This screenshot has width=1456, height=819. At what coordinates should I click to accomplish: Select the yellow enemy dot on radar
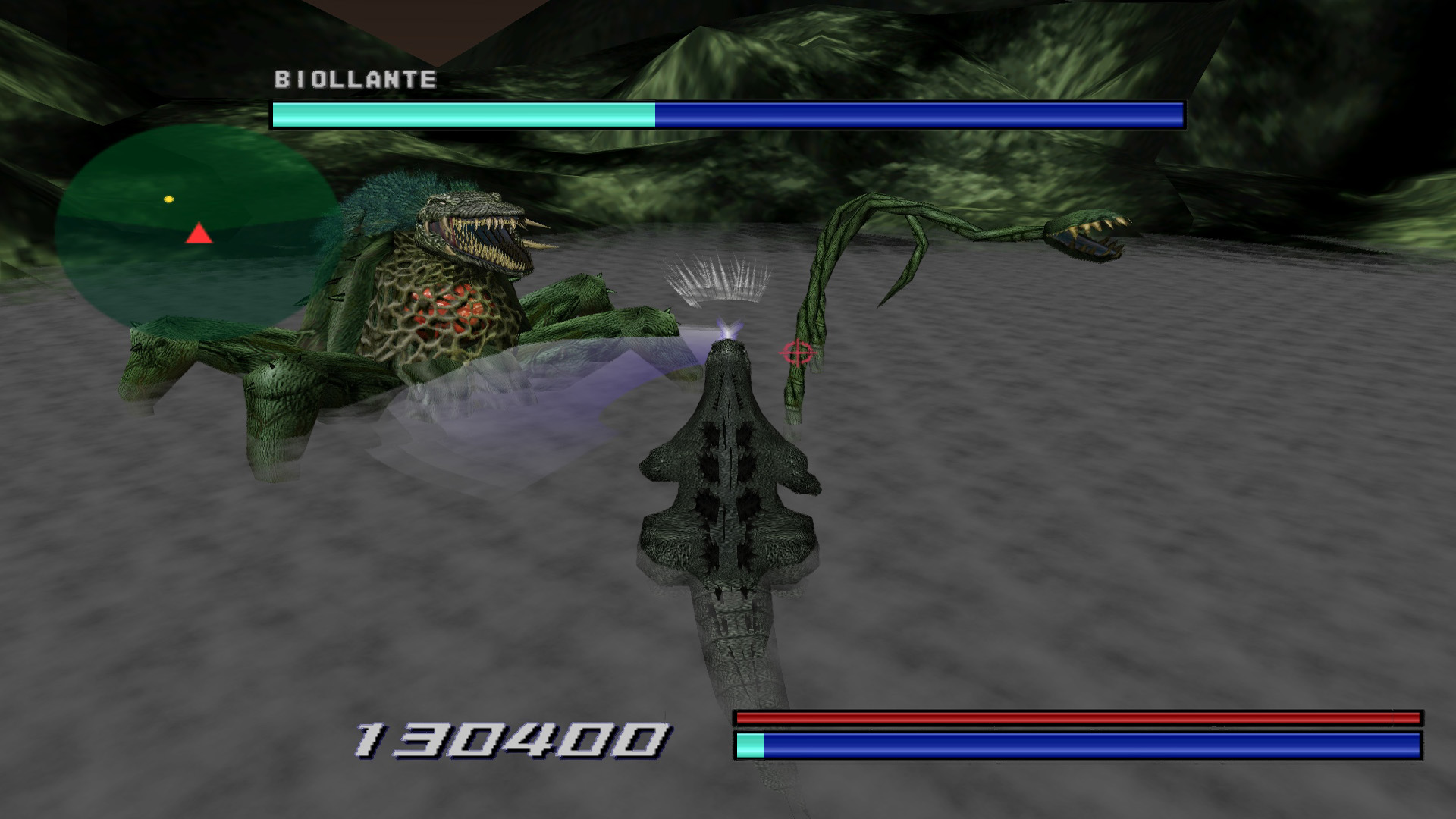(168, 199)
